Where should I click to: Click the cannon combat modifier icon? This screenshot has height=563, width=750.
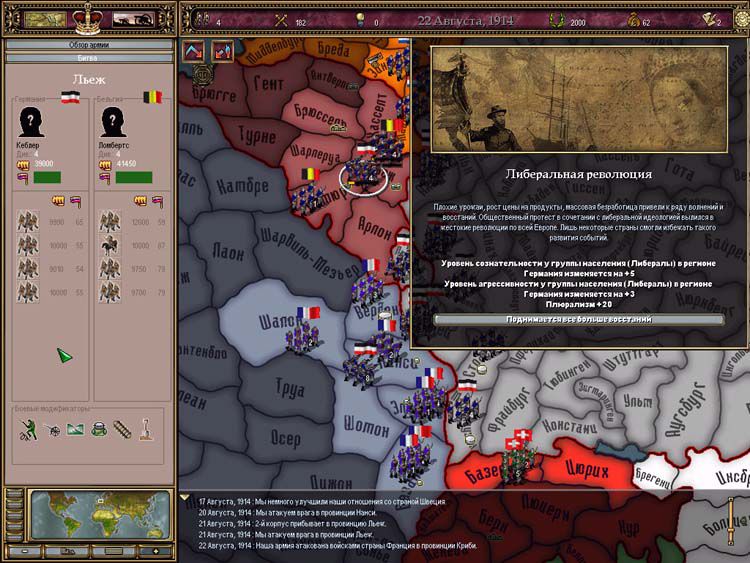[54, 431]
